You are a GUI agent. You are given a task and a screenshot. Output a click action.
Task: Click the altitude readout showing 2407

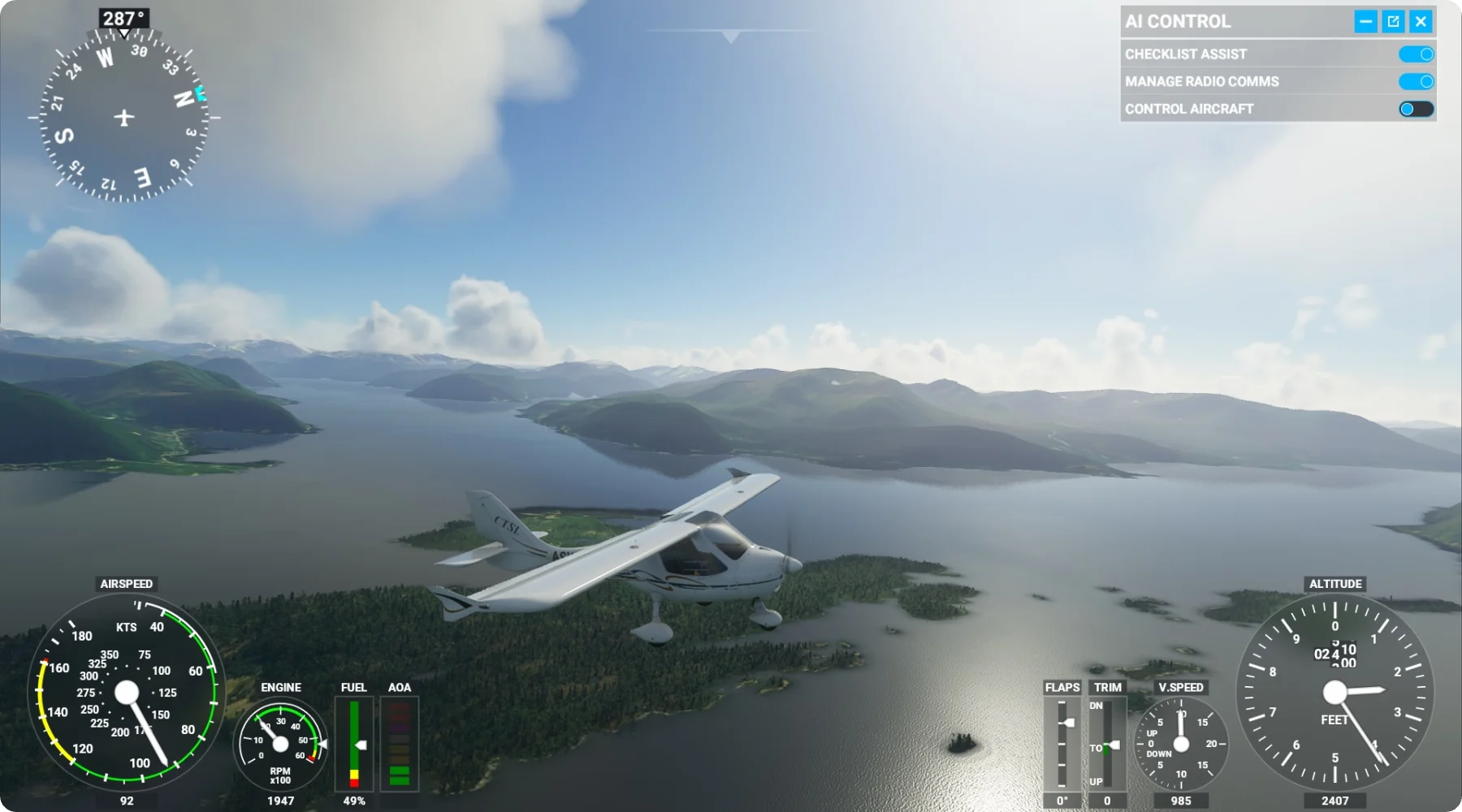[x=1336, y=801]
